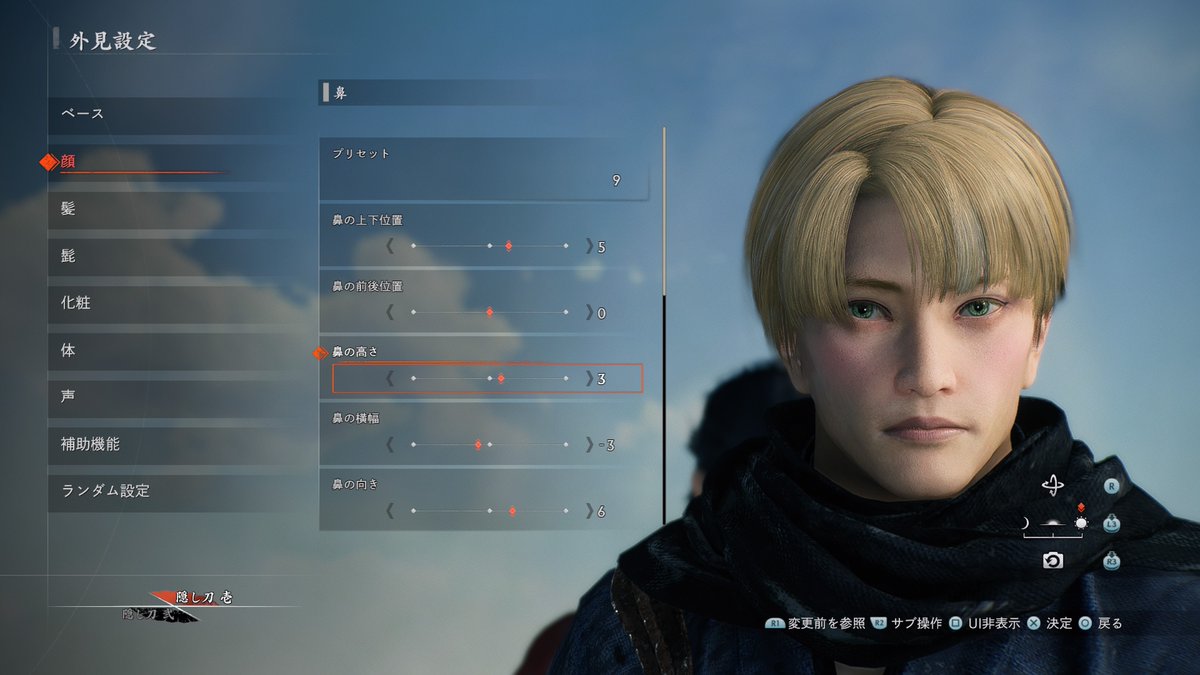The height and width of the screenshot is (675, 1200).
Task: Adjust the 鼻の上下位置 slider
Action: [489, 246]
